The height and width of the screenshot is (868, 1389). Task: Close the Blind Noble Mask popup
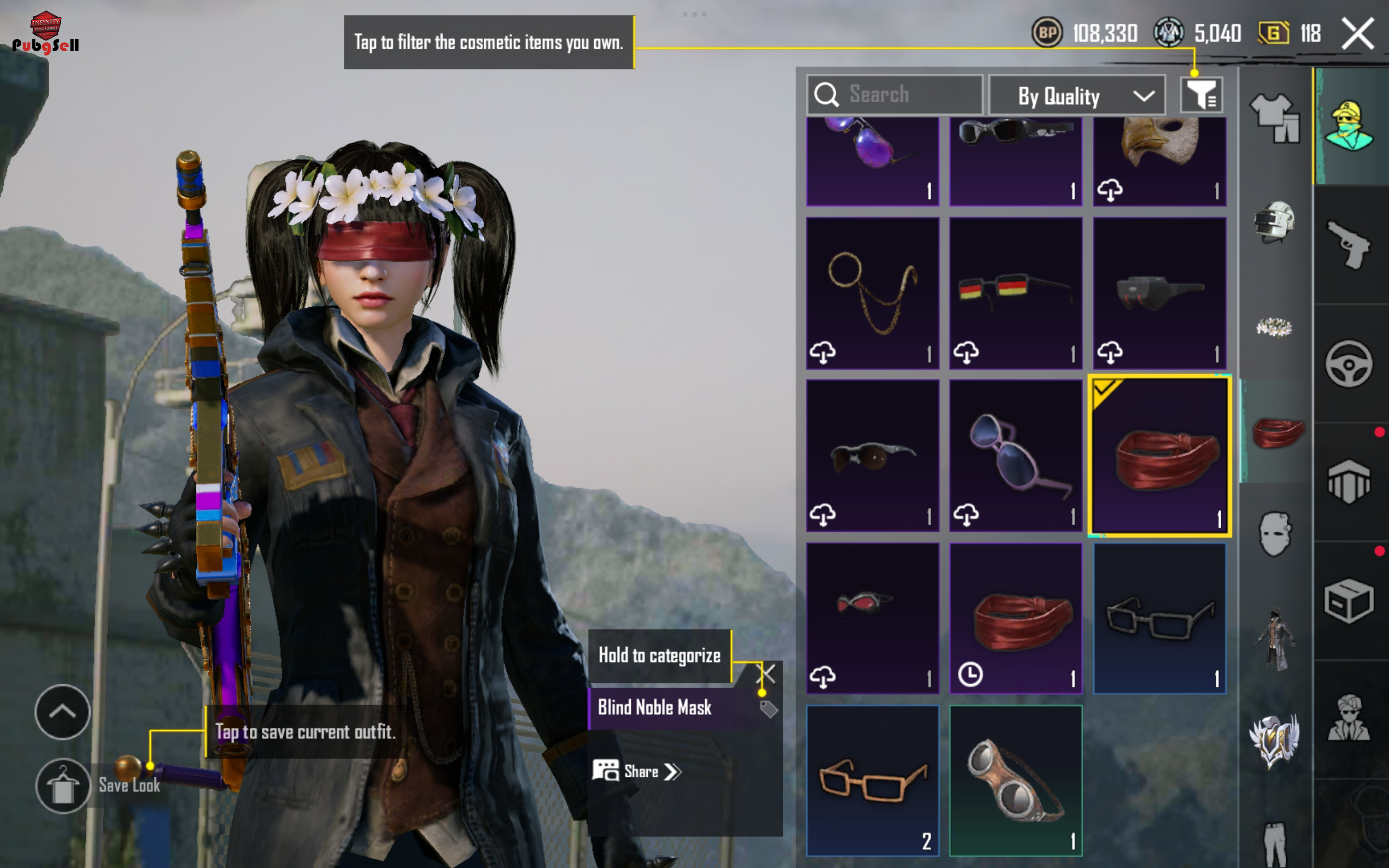click(767, 673)
